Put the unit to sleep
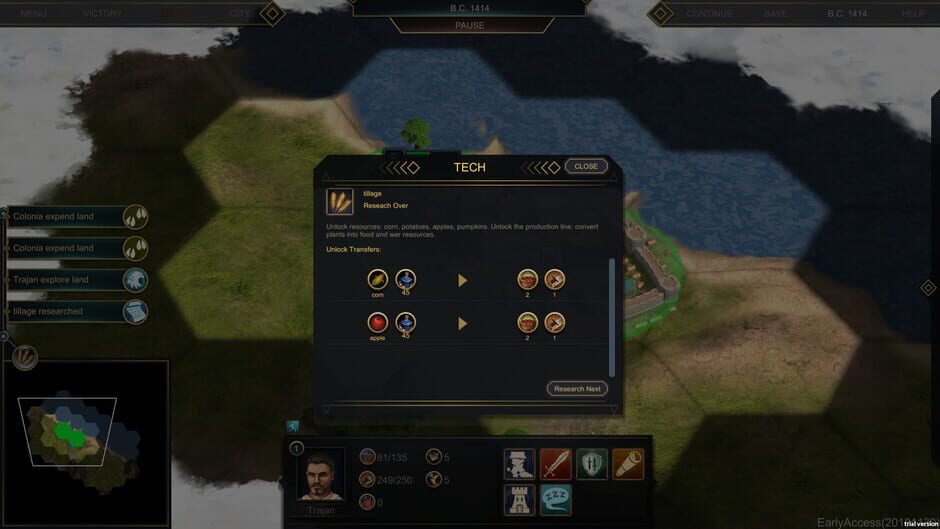The image size is (940, 529). tap(556, 499)
